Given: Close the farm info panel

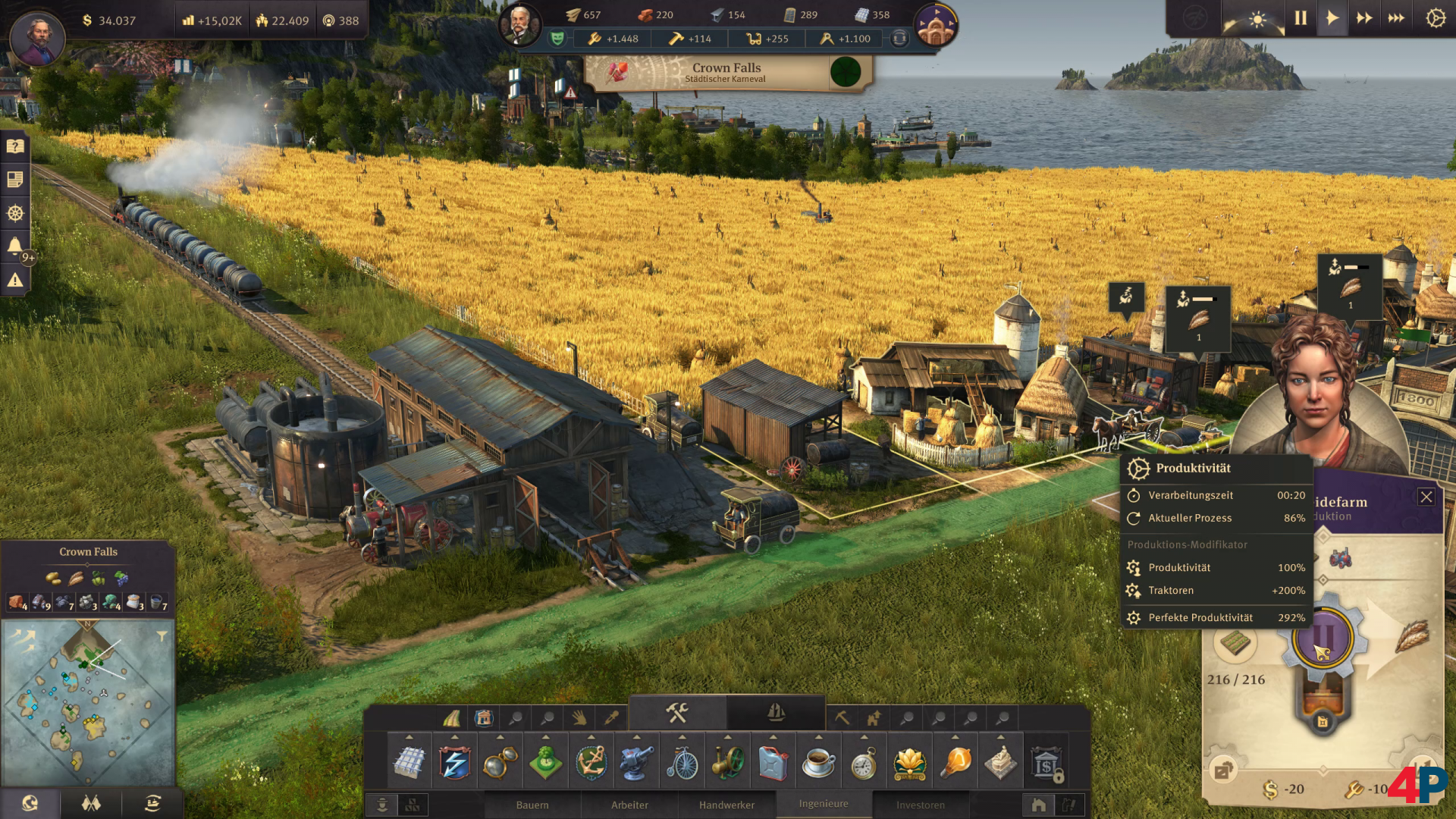Looking at the screenshot, I should click(x=1426, y=497).
